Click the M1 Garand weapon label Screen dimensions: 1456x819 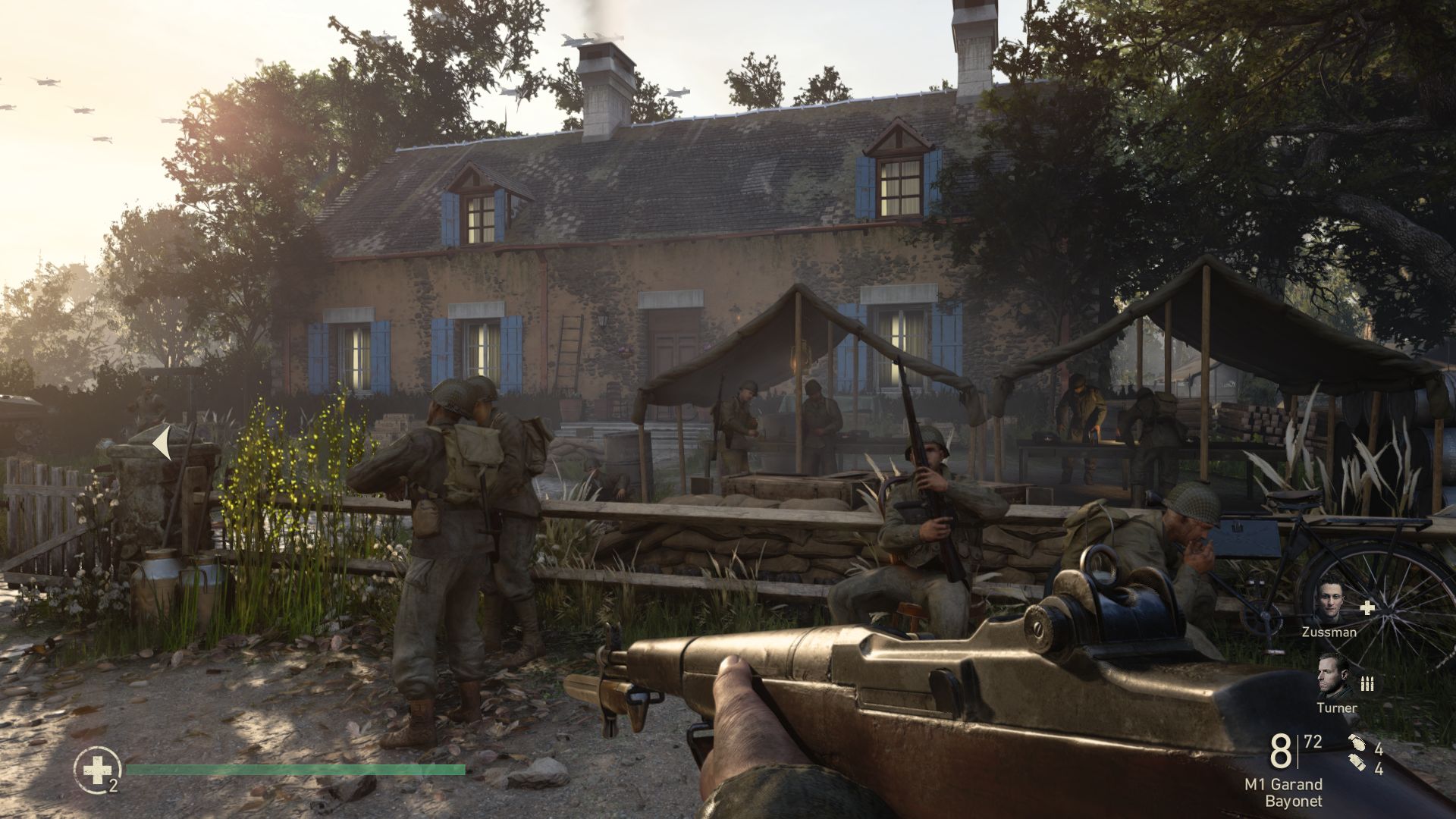pos(1283,784)
